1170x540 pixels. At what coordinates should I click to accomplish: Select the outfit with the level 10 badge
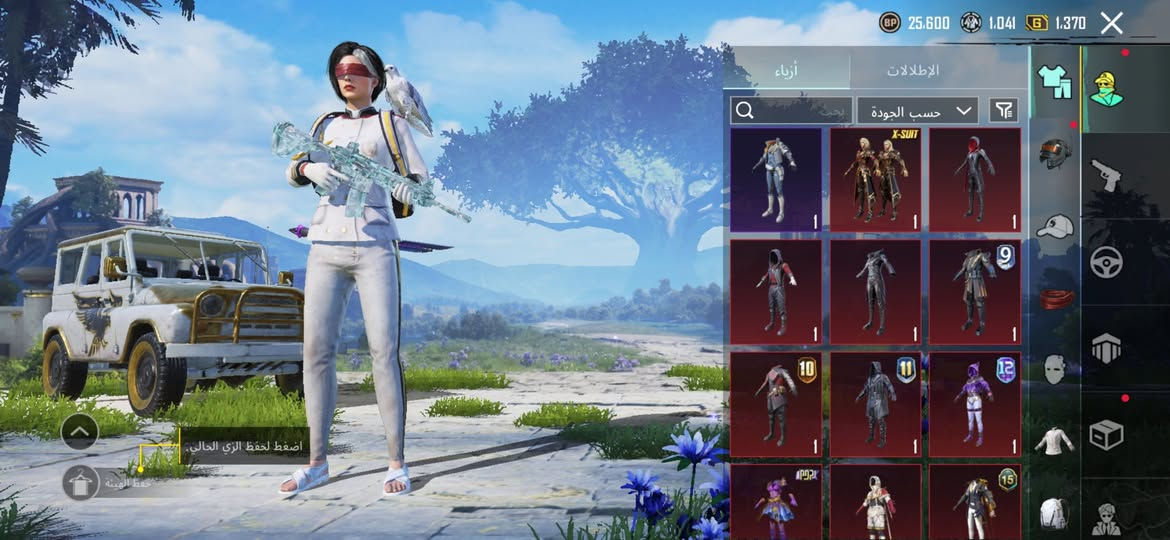click(776, 403)
